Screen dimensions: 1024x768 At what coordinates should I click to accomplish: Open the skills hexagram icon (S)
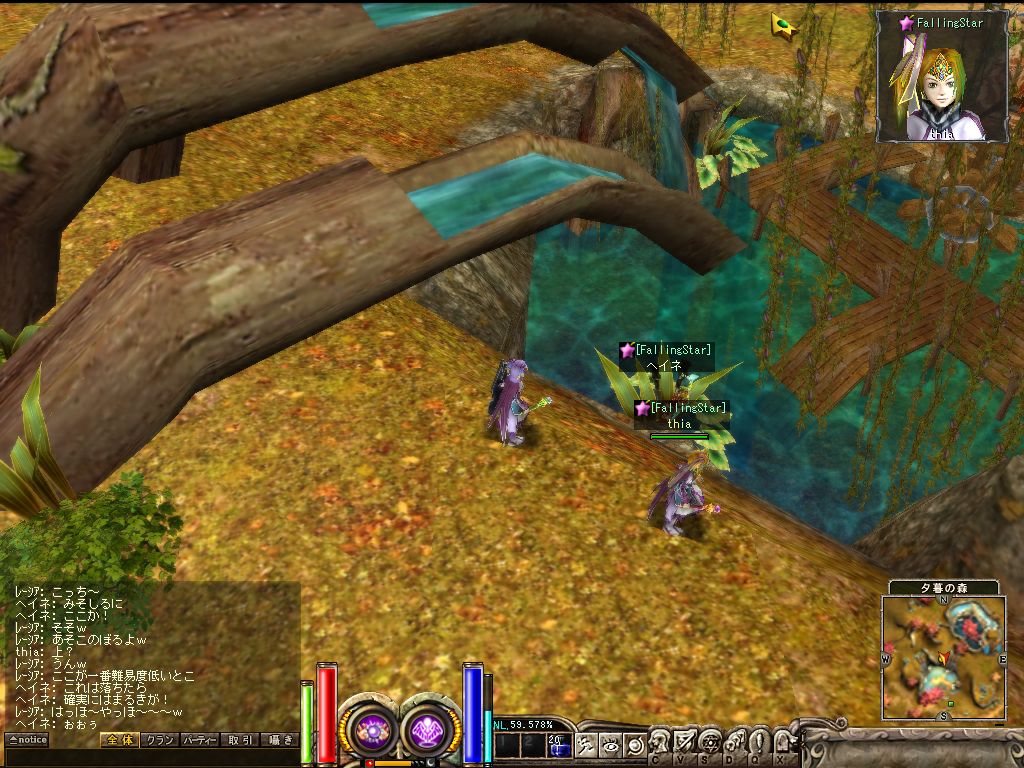(709, 743)
